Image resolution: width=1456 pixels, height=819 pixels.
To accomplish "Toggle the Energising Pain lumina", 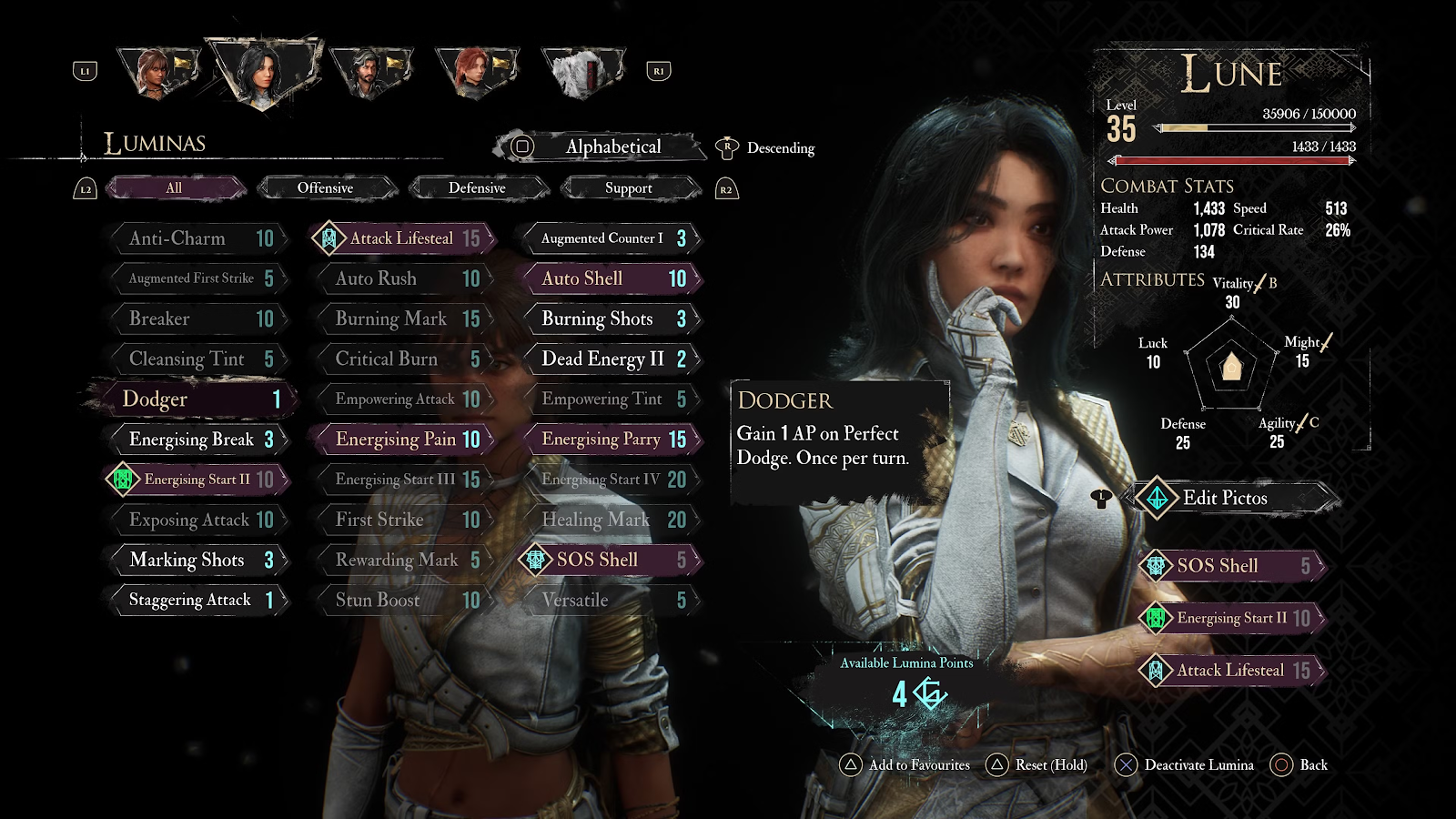I will 403,440.
